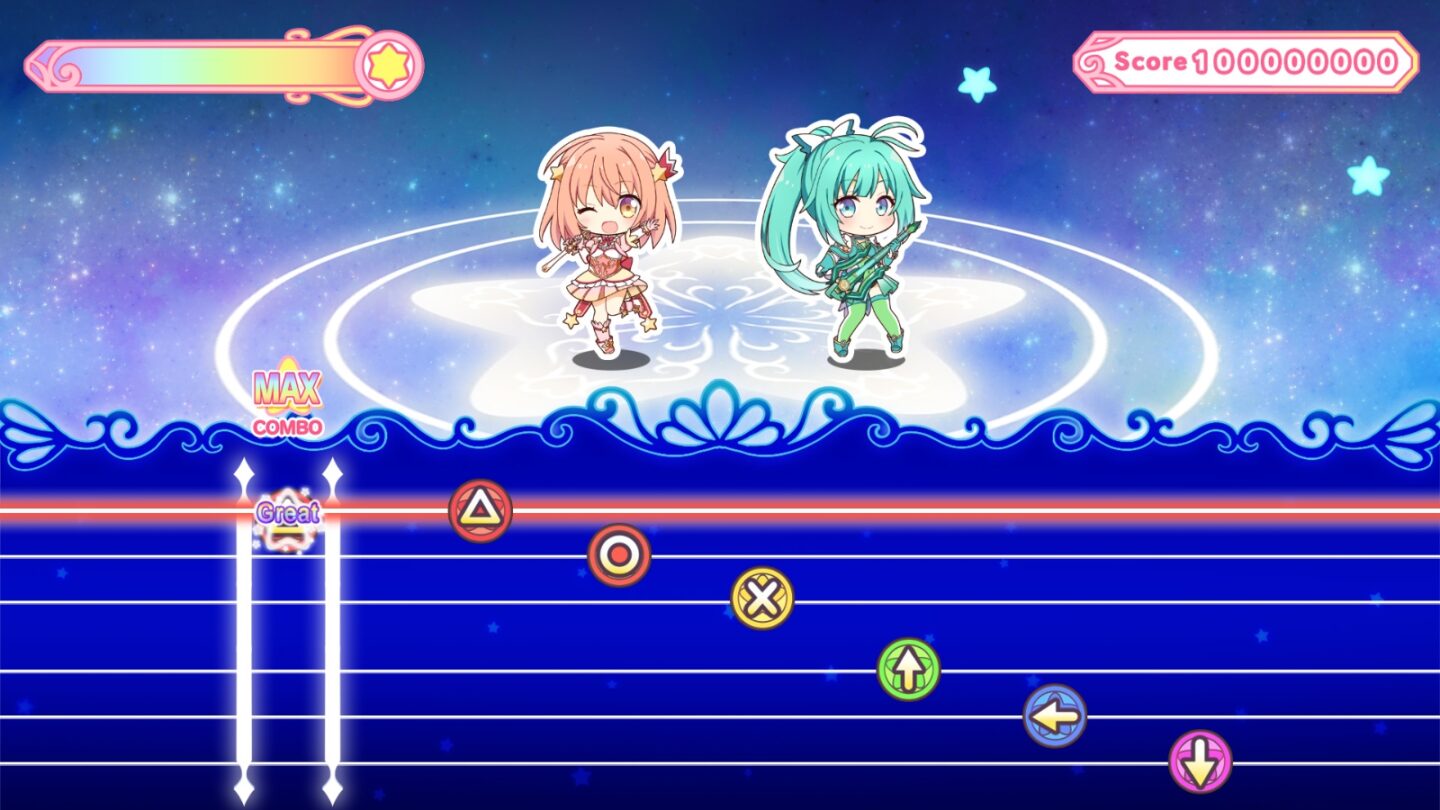The image size is (1440, 810).
Task: Click the red triangle note icon
Action: (478, 510)
